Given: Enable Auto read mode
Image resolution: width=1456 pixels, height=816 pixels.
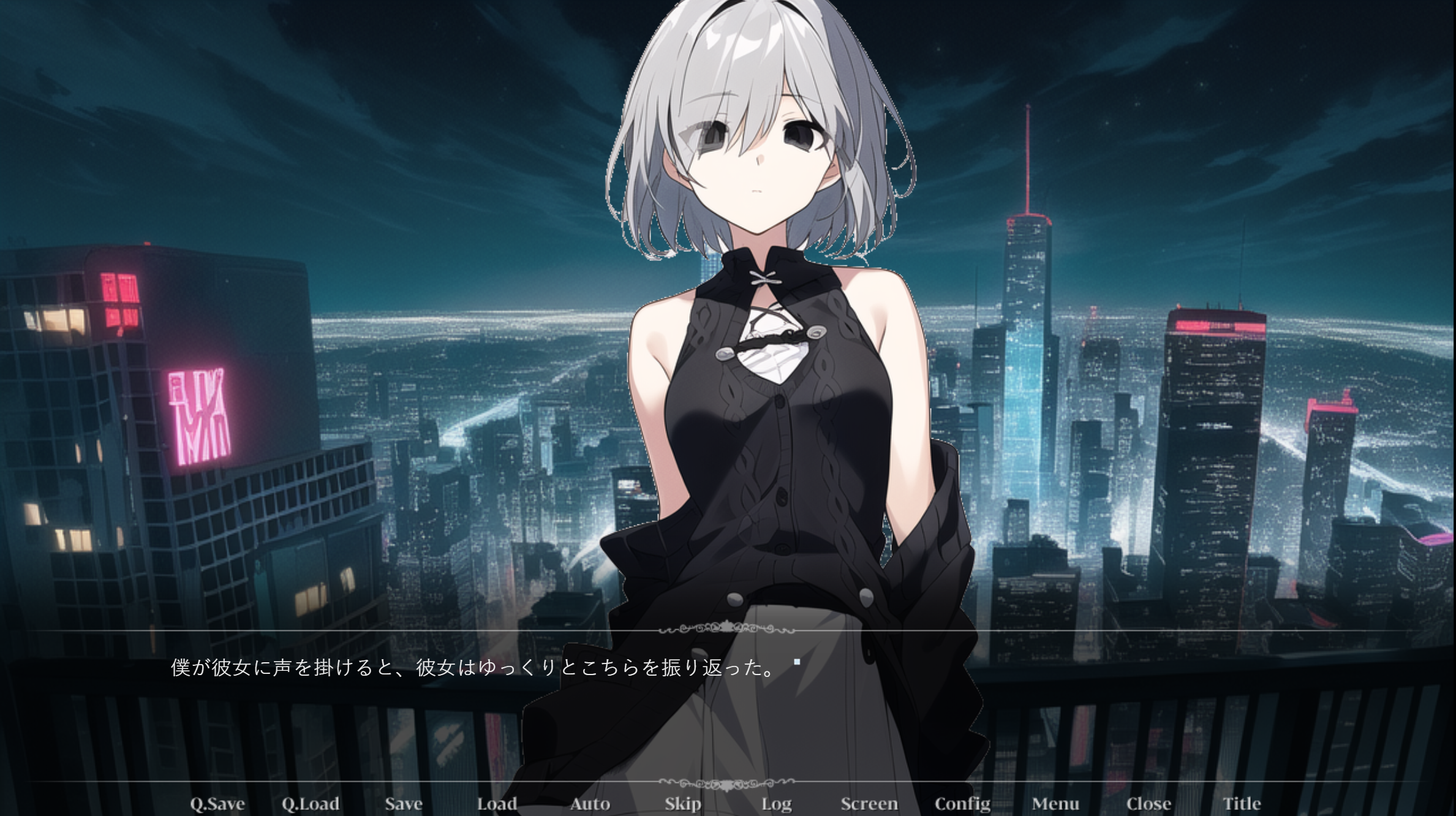Looking at the screenshot, I should click(x=590, y=803).
